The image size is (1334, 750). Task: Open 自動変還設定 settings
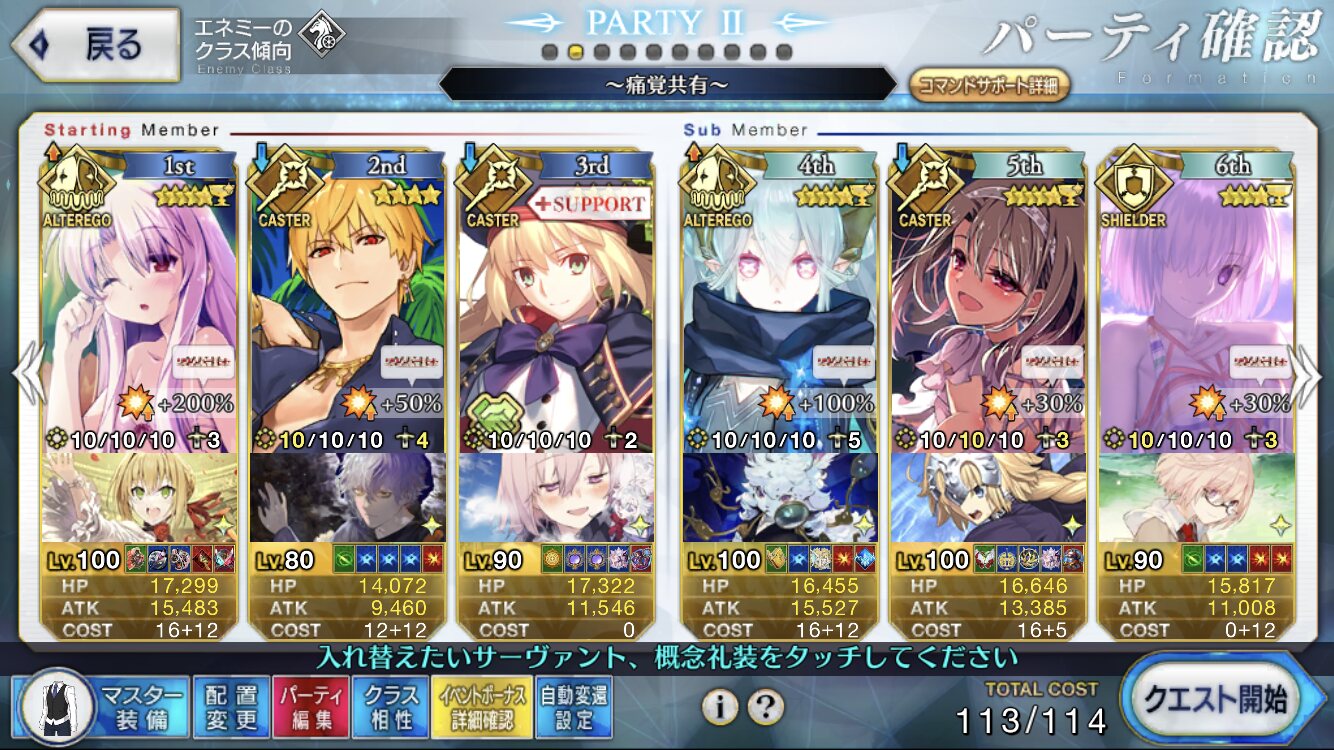coord(574,707)
